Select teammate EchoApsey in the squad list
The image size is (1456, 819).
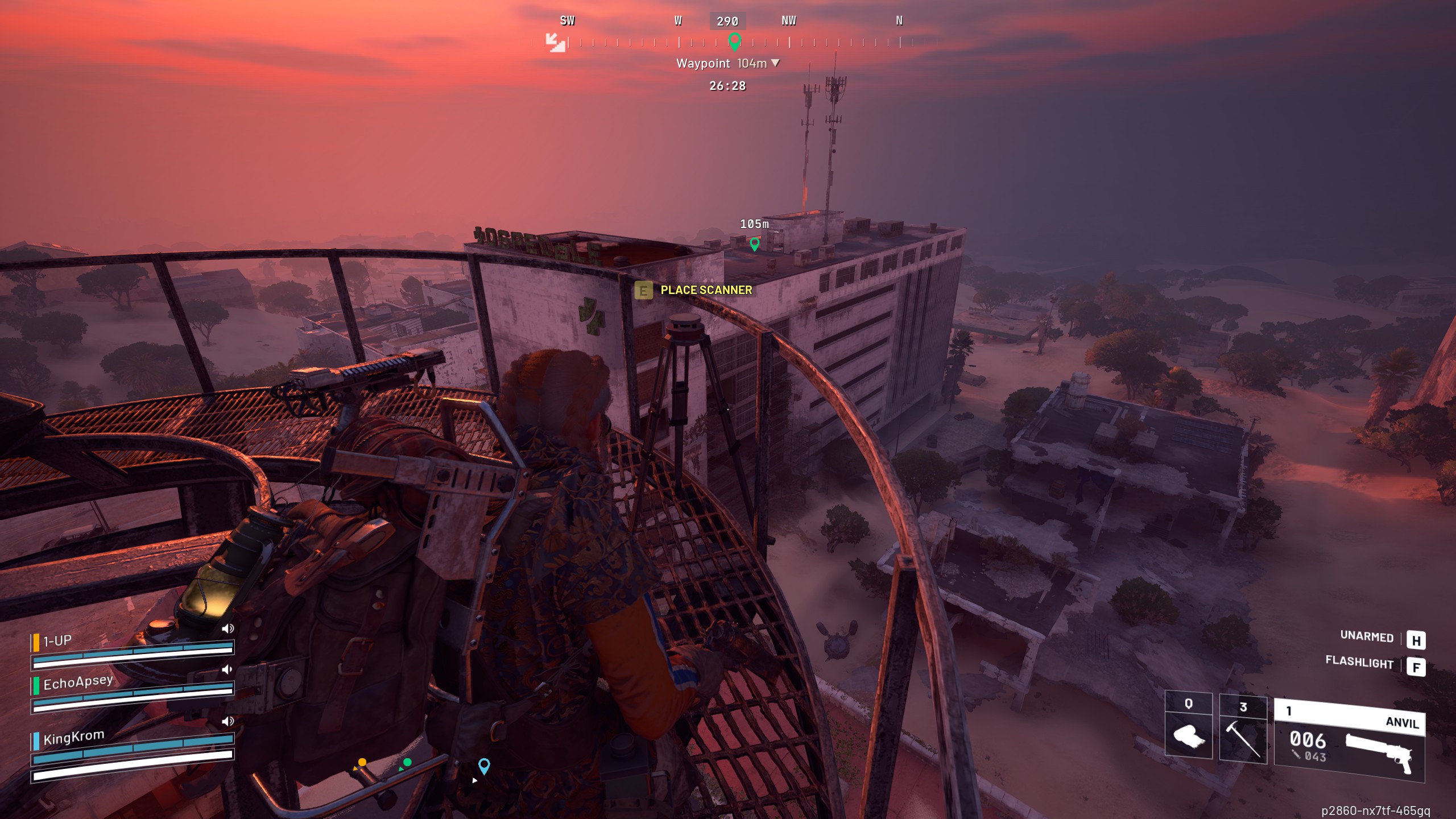[78, 682]
